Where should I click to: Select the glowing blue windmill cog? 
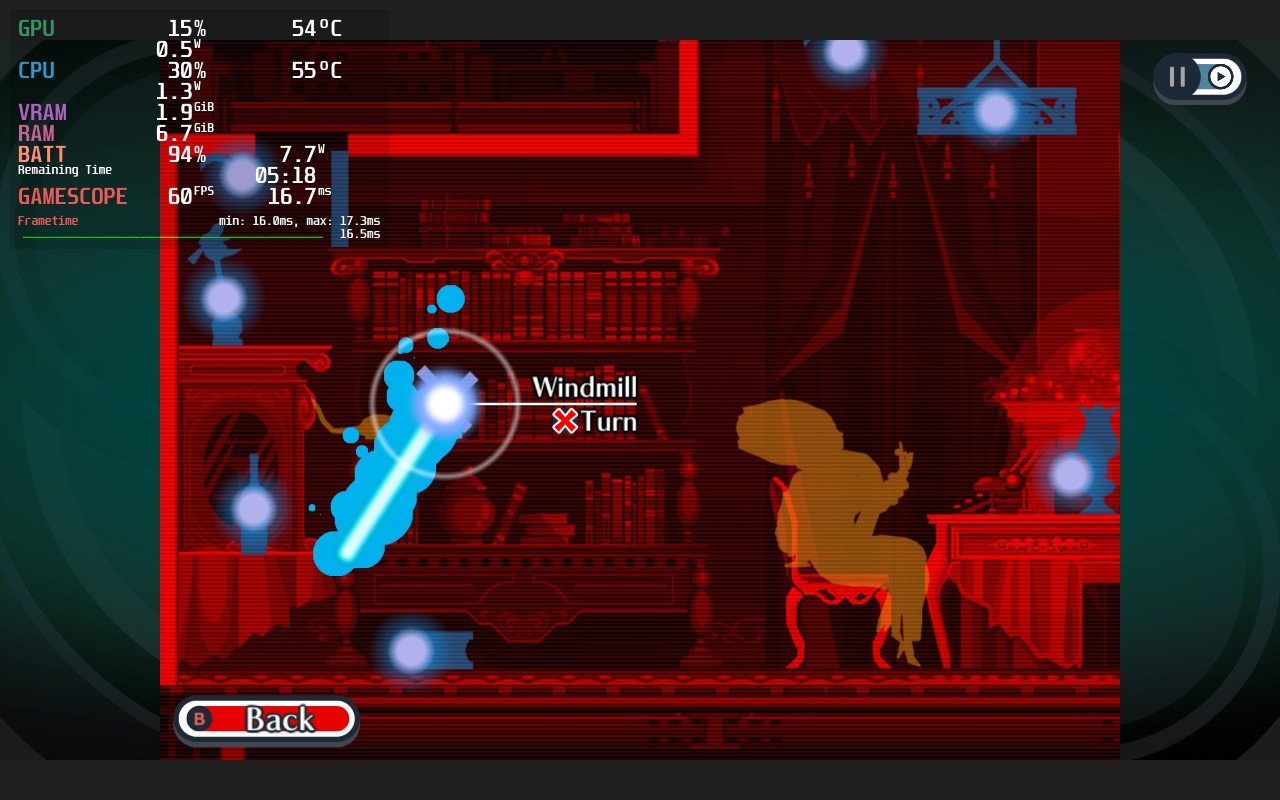click(x=443, y=403)
